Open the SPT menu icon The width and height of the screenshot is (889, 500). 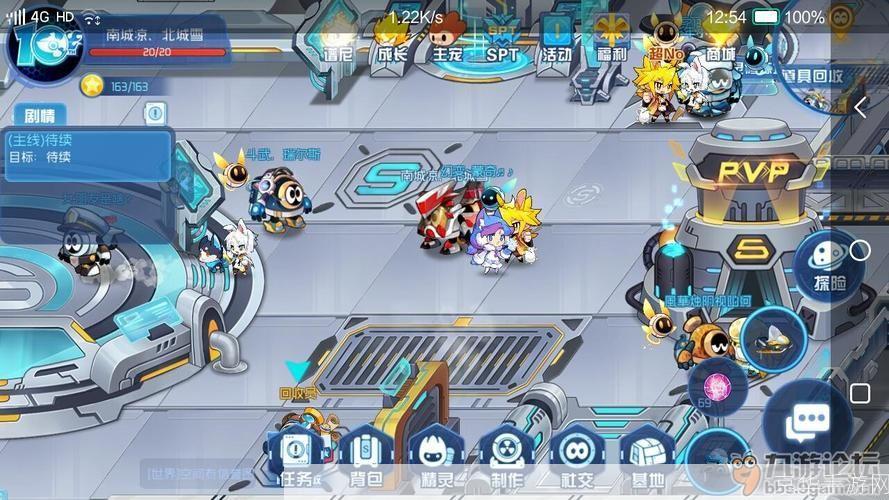point(501,38)
